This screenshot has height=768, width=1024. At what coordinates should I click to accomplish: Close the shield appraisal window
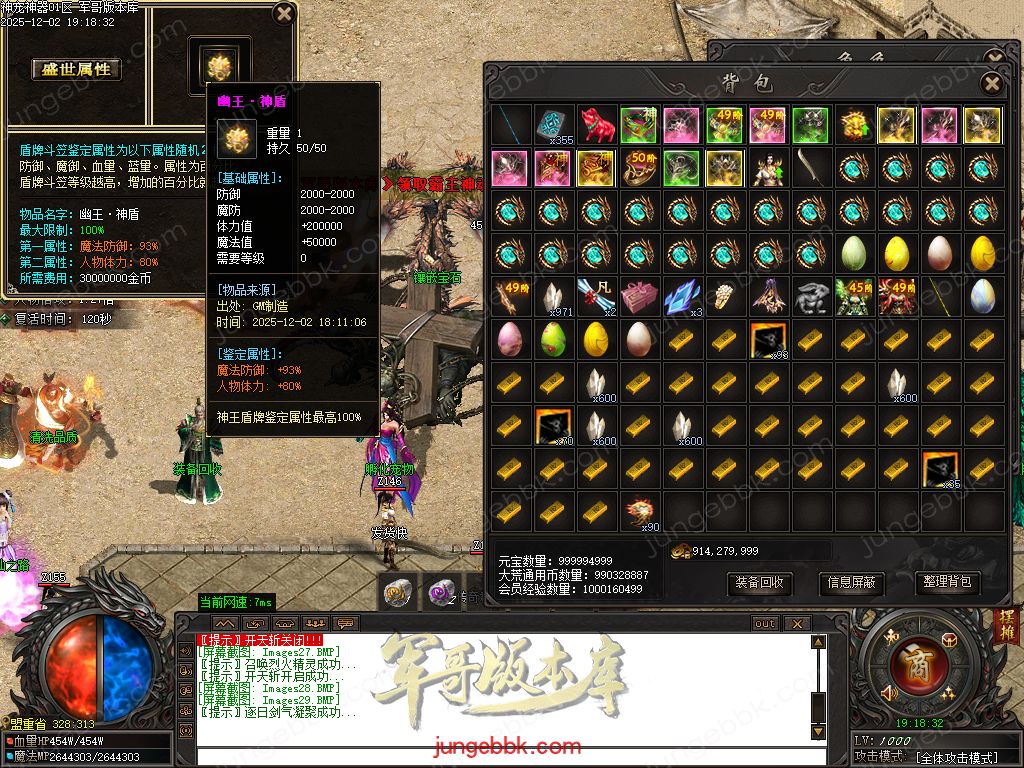pyautogui.click(x=283, y=14)
